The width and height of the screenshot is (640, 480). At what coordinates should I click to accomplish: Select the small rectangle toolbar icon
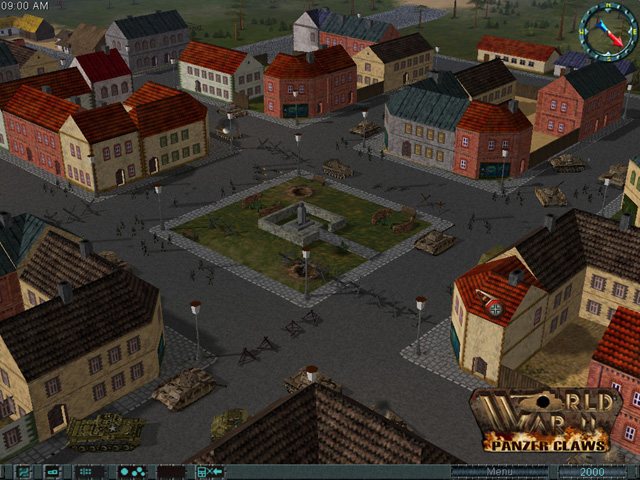click(x=52, y=471)
